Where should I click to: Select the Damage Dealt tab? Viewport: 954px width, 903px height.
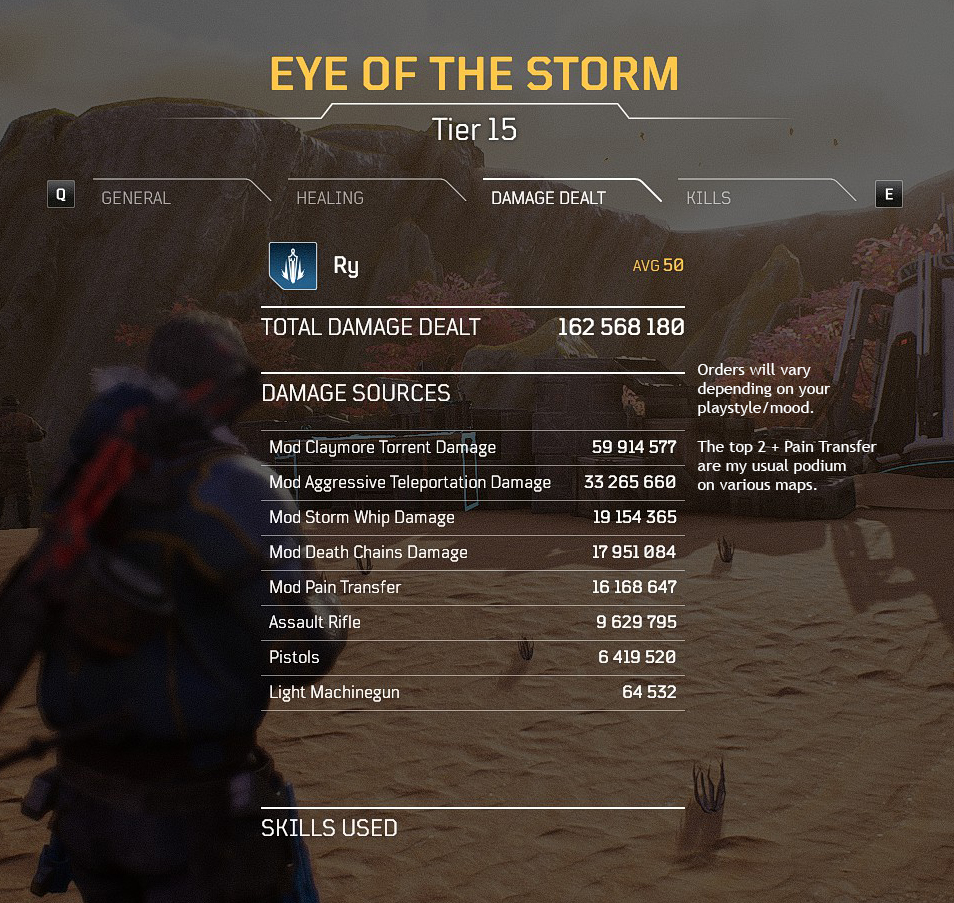[x=548, y=198]
